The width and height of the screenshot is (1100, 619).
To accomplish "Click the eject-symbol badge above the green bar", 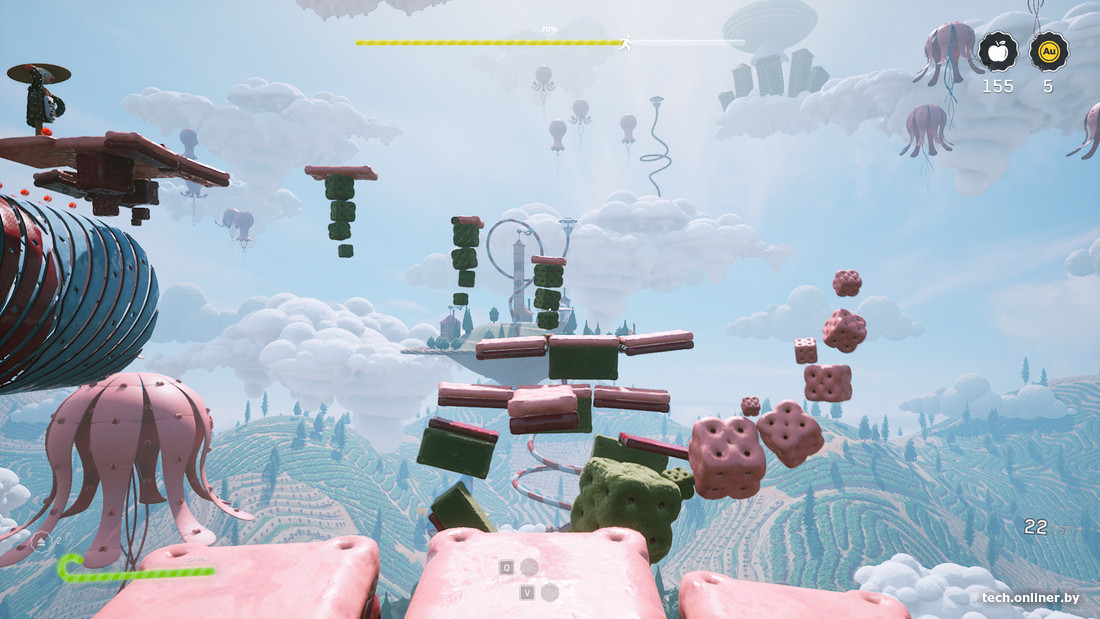I will point(41,542).
